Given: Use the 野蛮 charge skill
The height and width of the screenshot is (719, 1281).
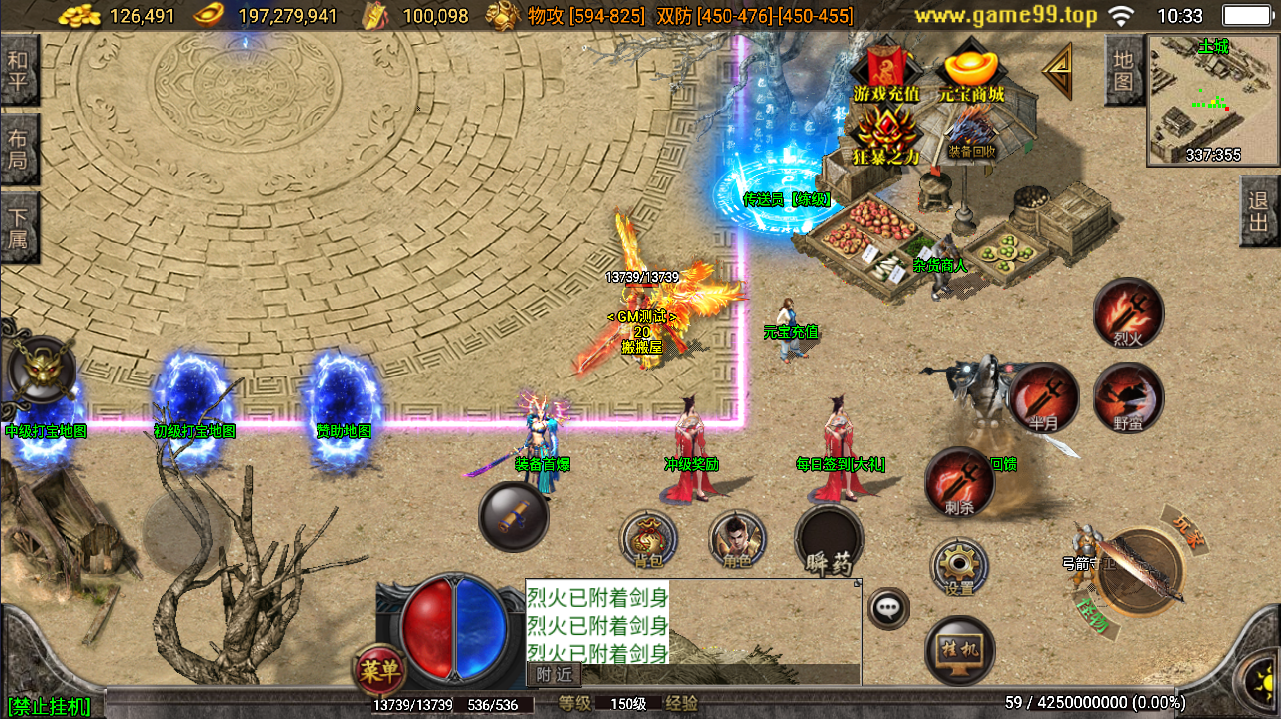Looking at the screenshot, I should [1128, 398].
